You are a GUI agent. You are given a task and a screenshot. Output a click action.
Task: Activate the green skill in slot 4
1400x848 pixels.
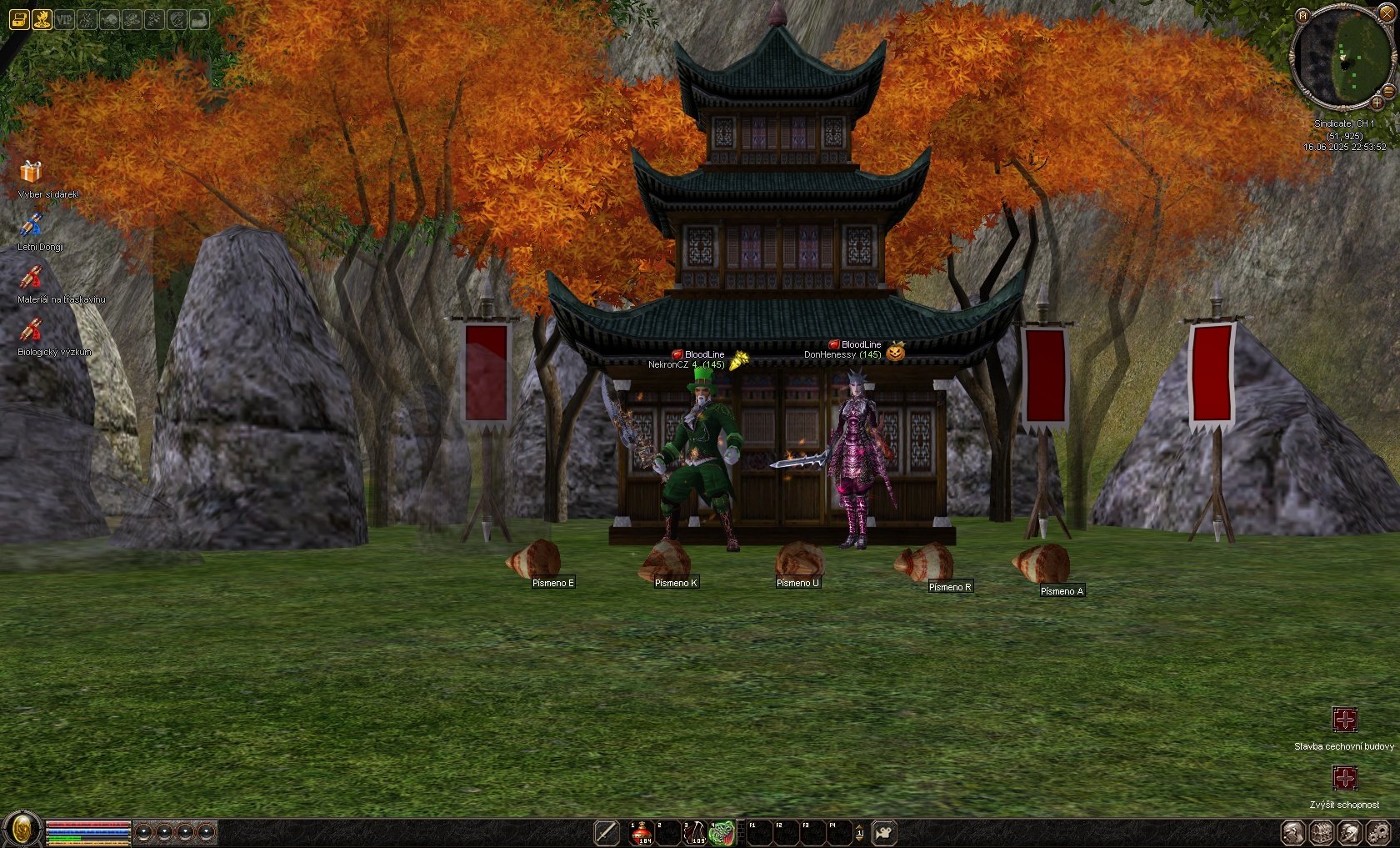[722, 832]
